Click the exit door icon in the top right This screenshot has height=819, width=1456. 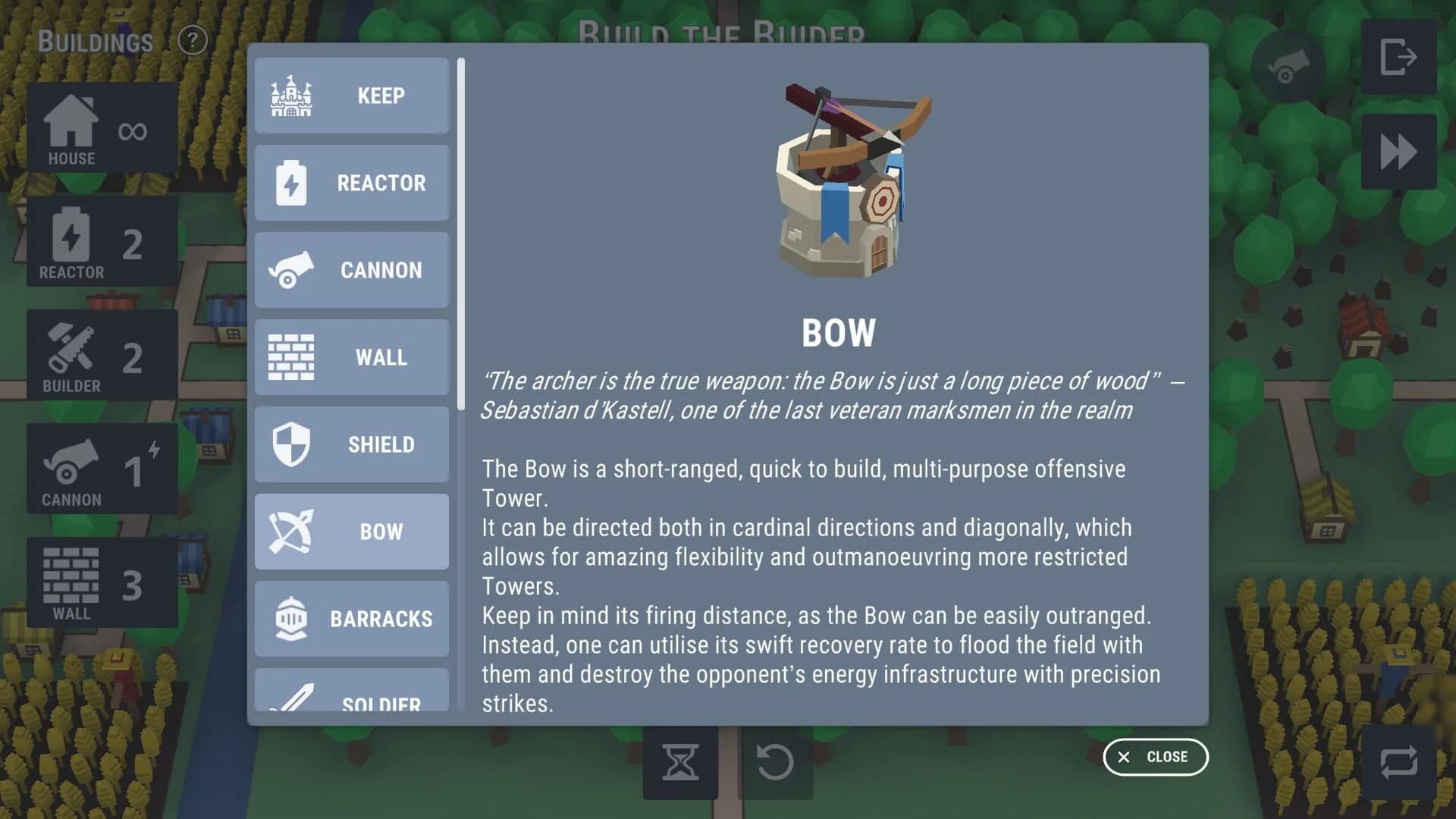click(1398, 57)
